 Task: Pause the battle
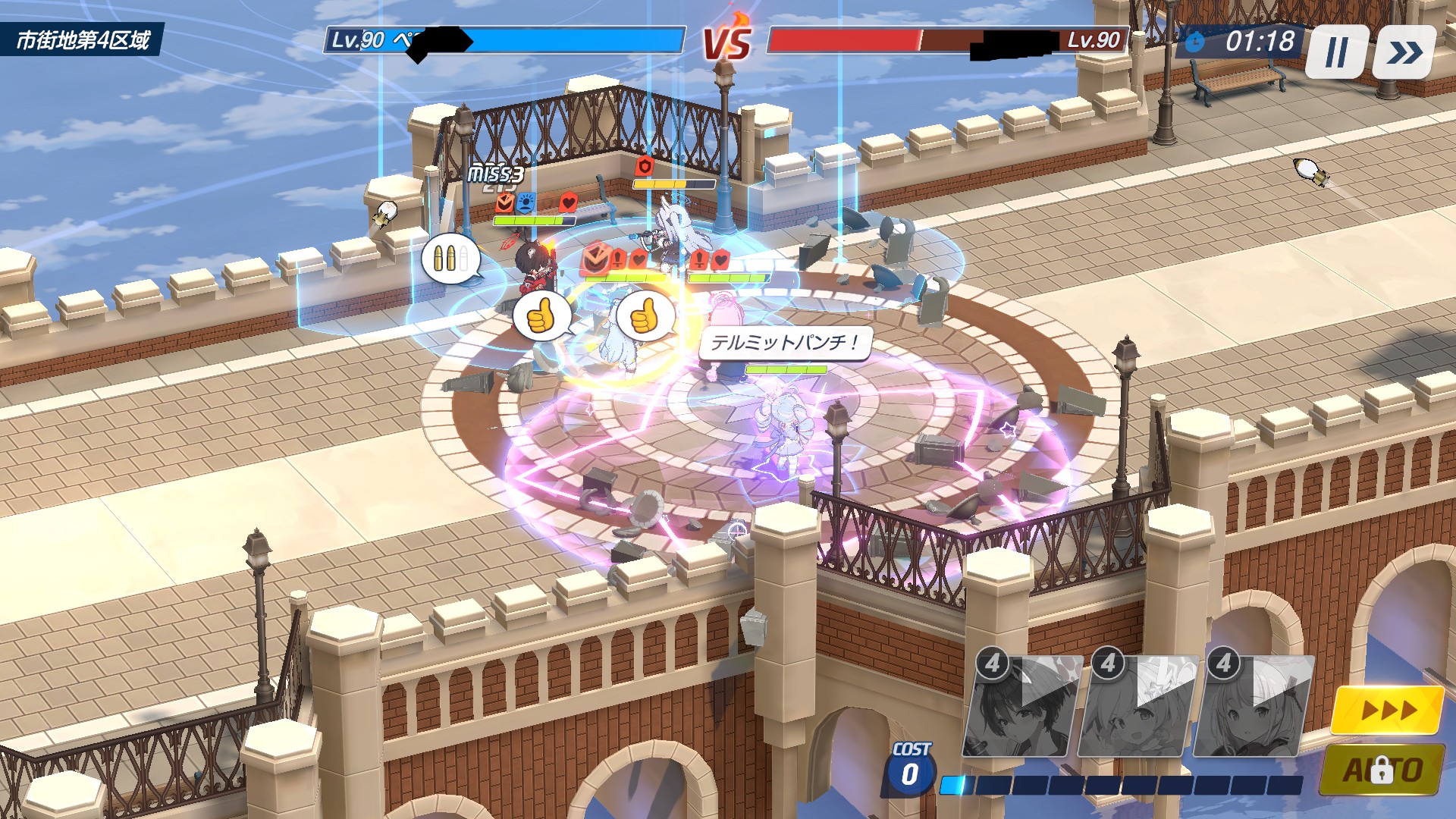pos(1336,52)
